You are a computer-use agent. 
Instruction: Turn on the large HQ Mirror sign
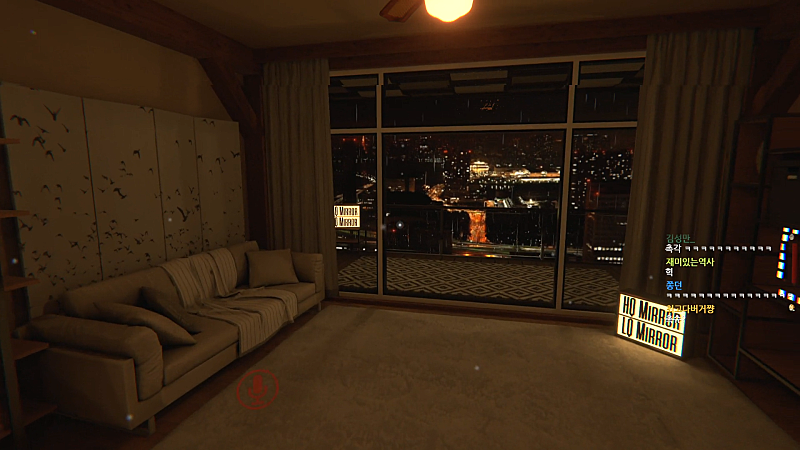[651, 308]
